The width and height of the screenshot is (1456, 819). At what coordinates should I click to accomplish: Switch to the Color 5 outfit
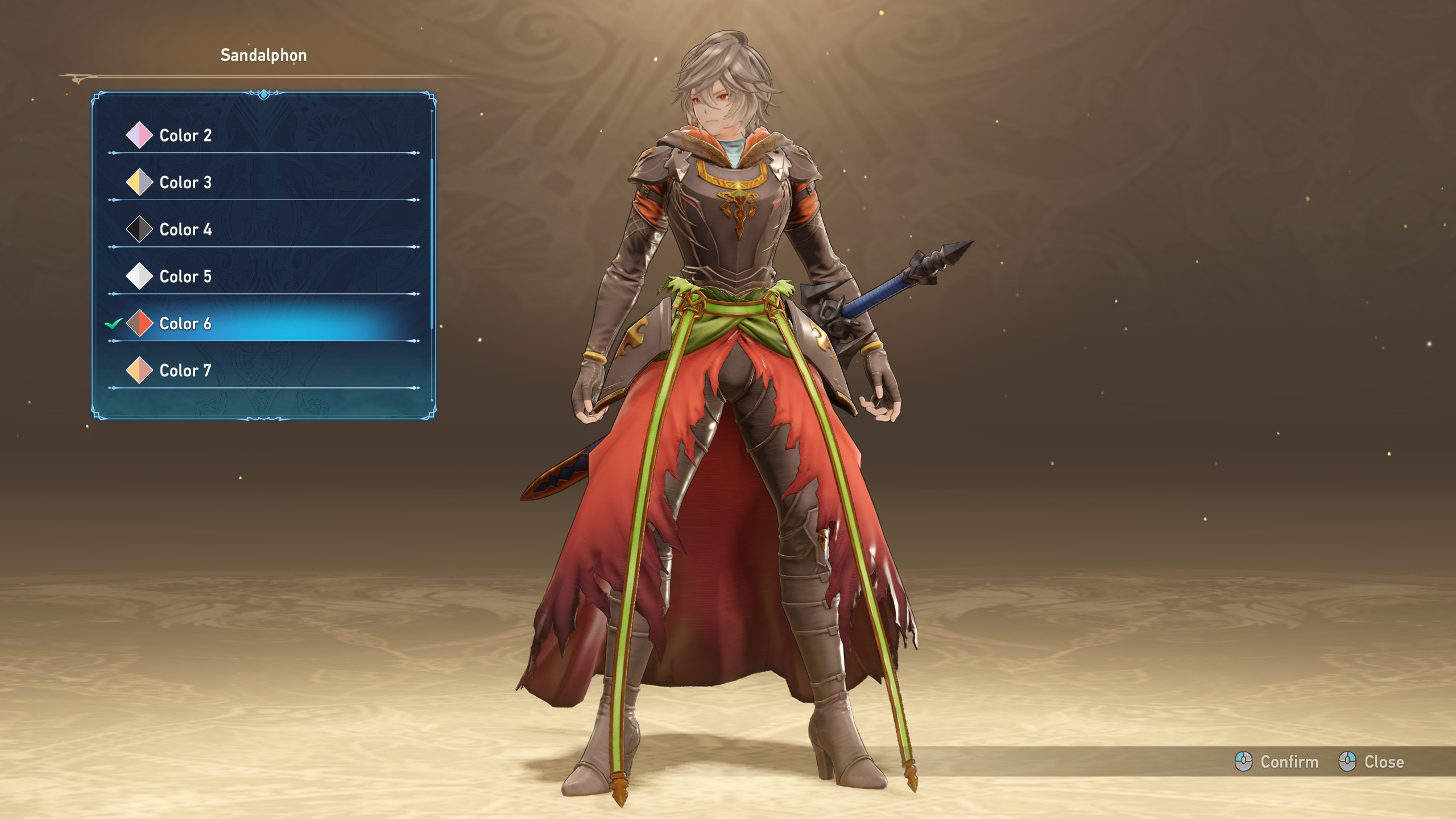click(x=185, y=276)
